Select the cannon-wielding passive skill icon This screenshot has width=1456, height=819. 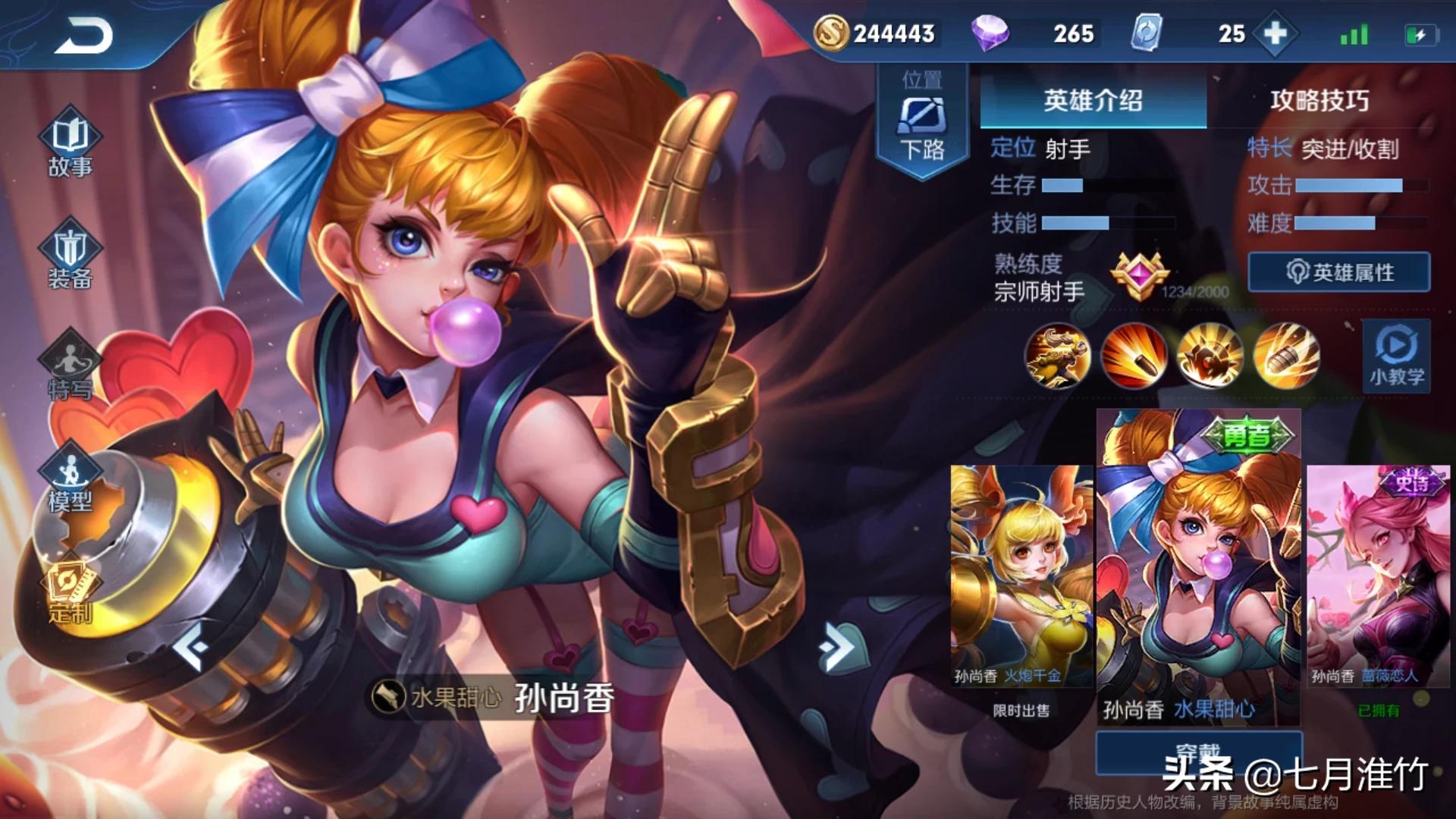click(1057, 355)
